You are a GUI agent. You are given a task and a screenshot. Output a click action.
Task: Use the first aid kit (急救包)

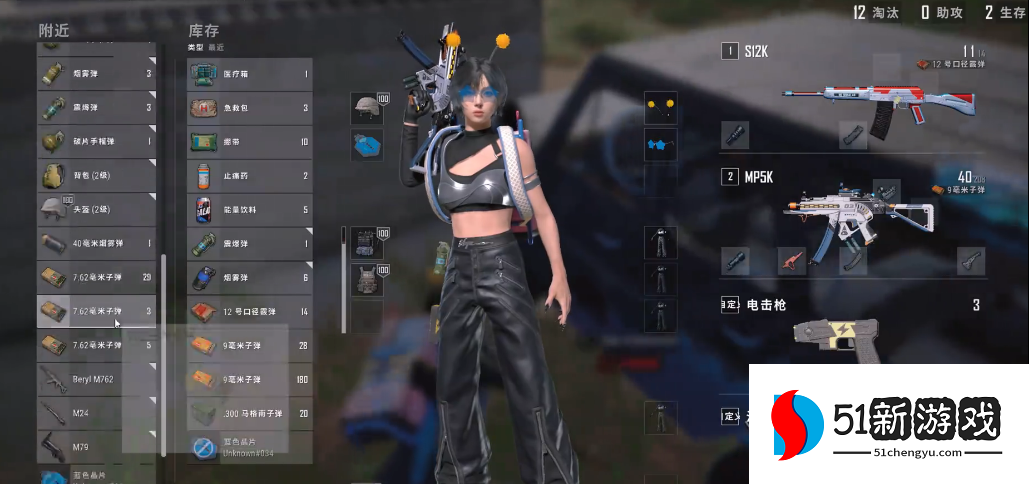250,108
